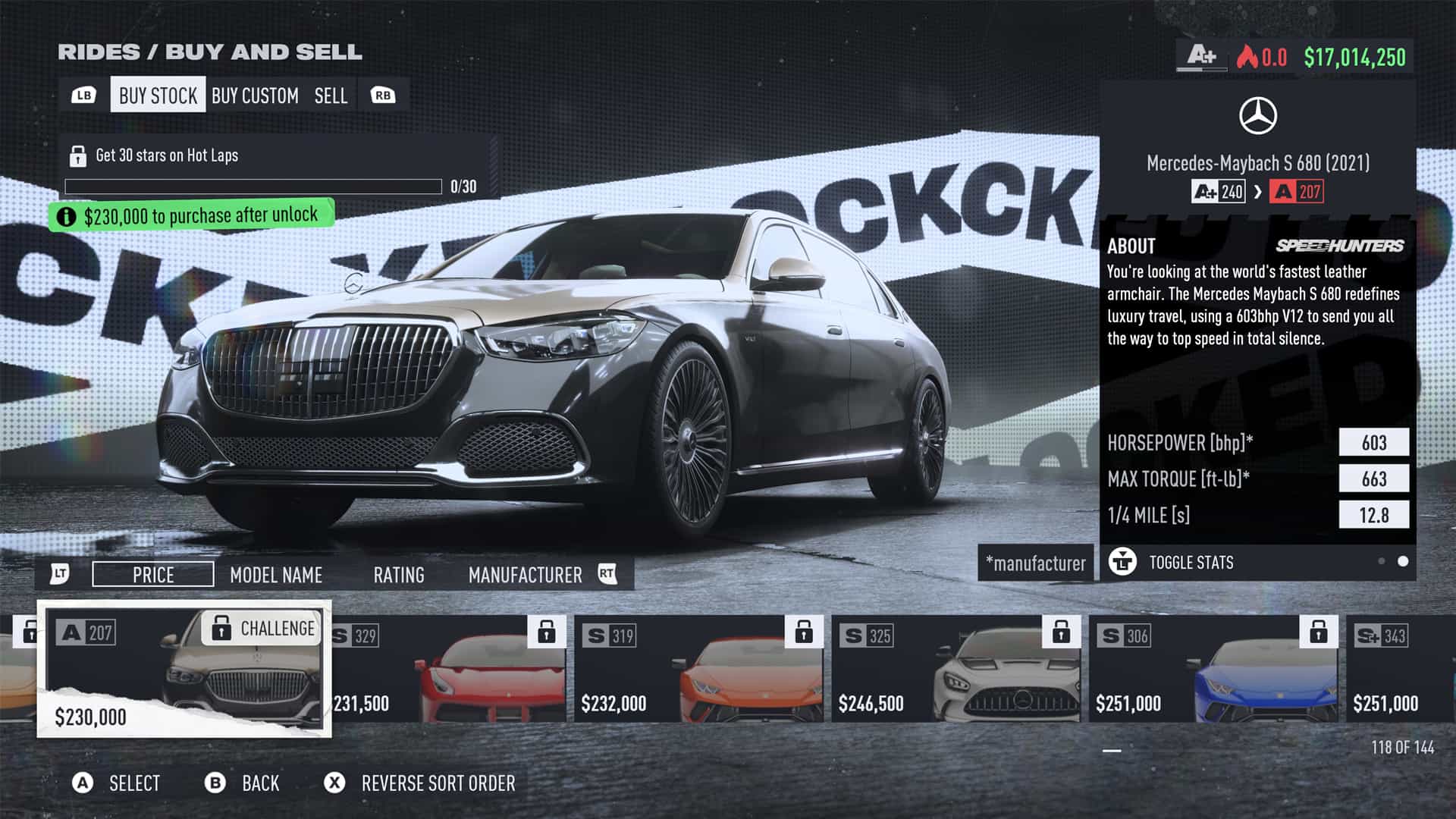
Task: Open the Sell tab
Action: pos(330,95)
